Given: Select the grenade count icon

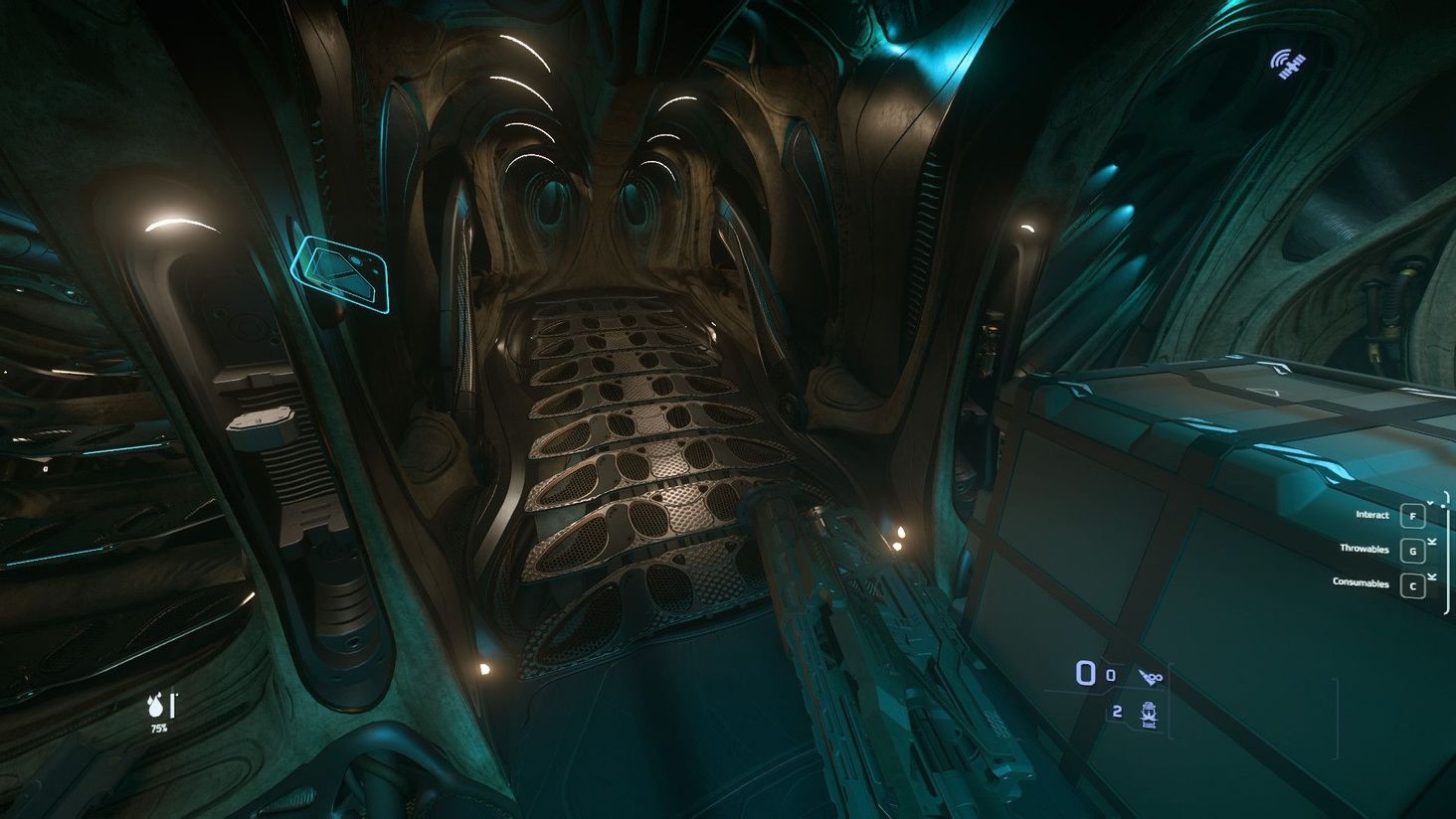Looking at the screenshot, I should click(1149, 715).
